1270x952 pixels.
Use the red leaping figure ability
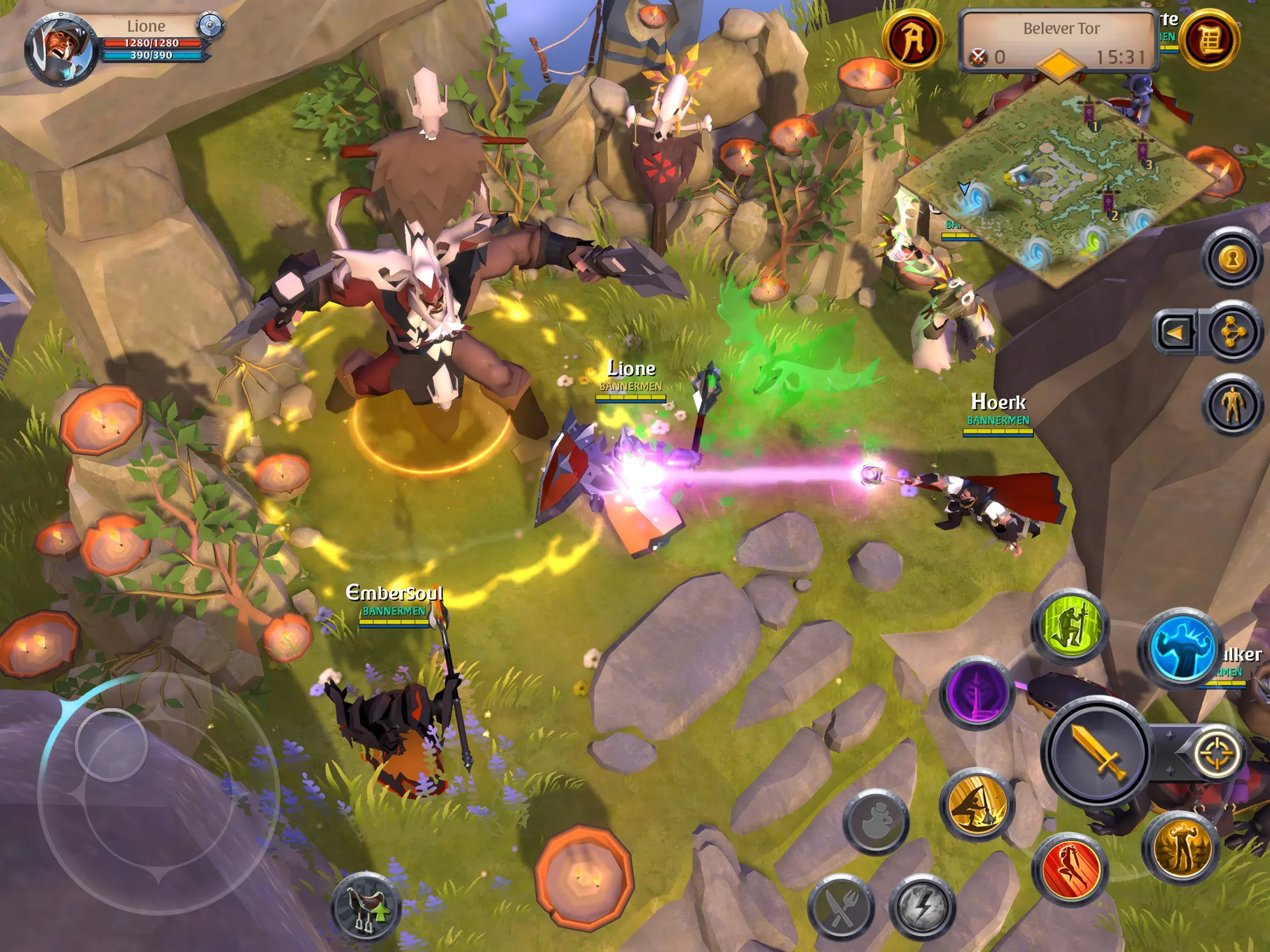(x=1069, y=868)
